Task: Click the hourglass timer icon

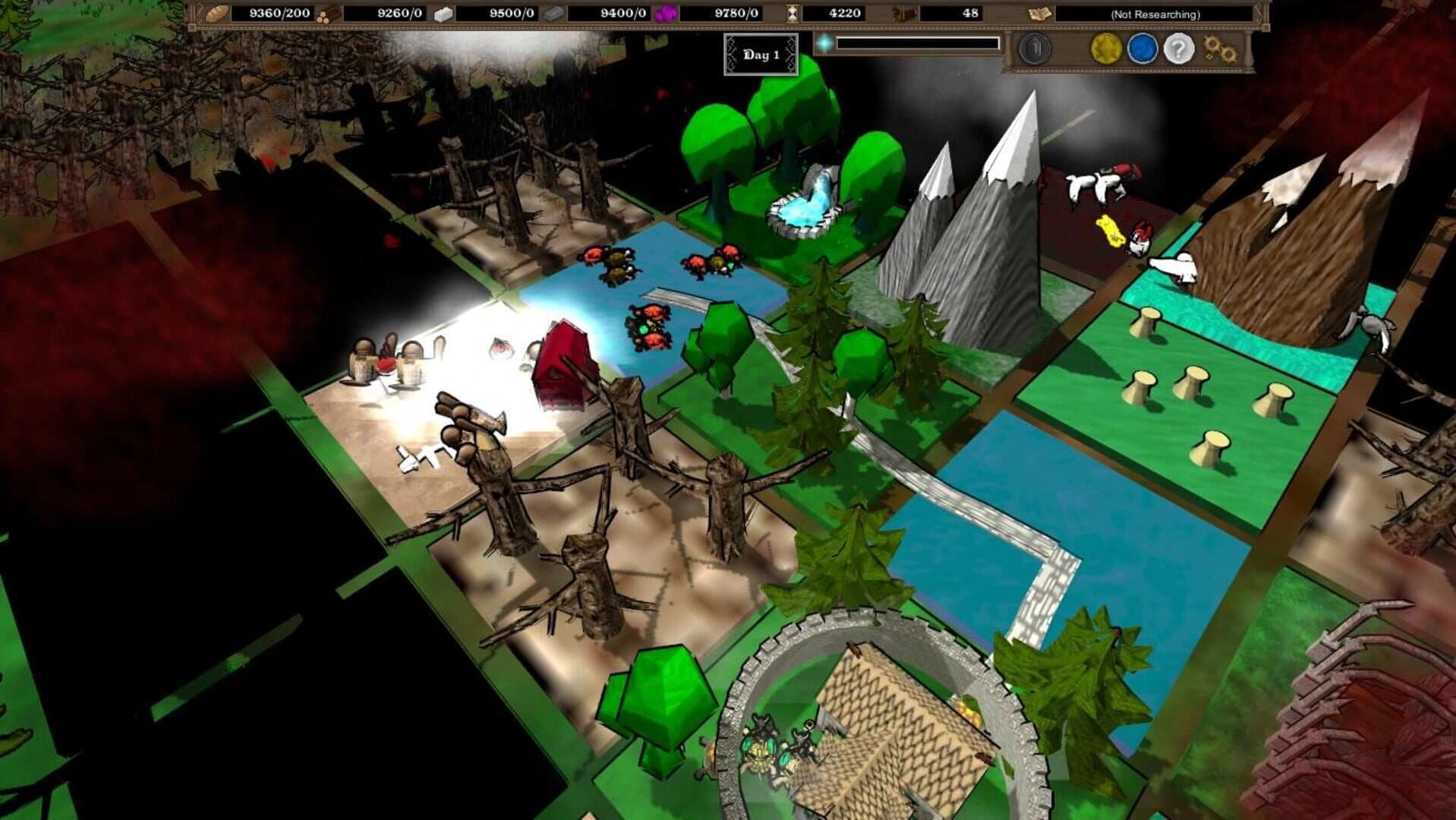Action: coord(792,13)
